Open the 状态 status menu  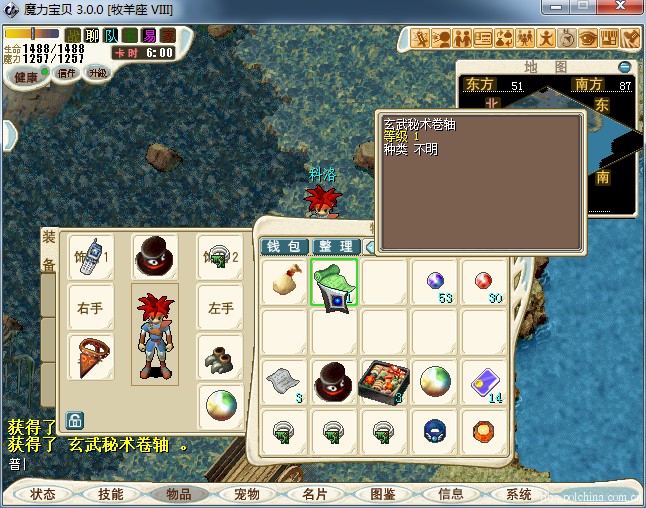click(43, 494)
